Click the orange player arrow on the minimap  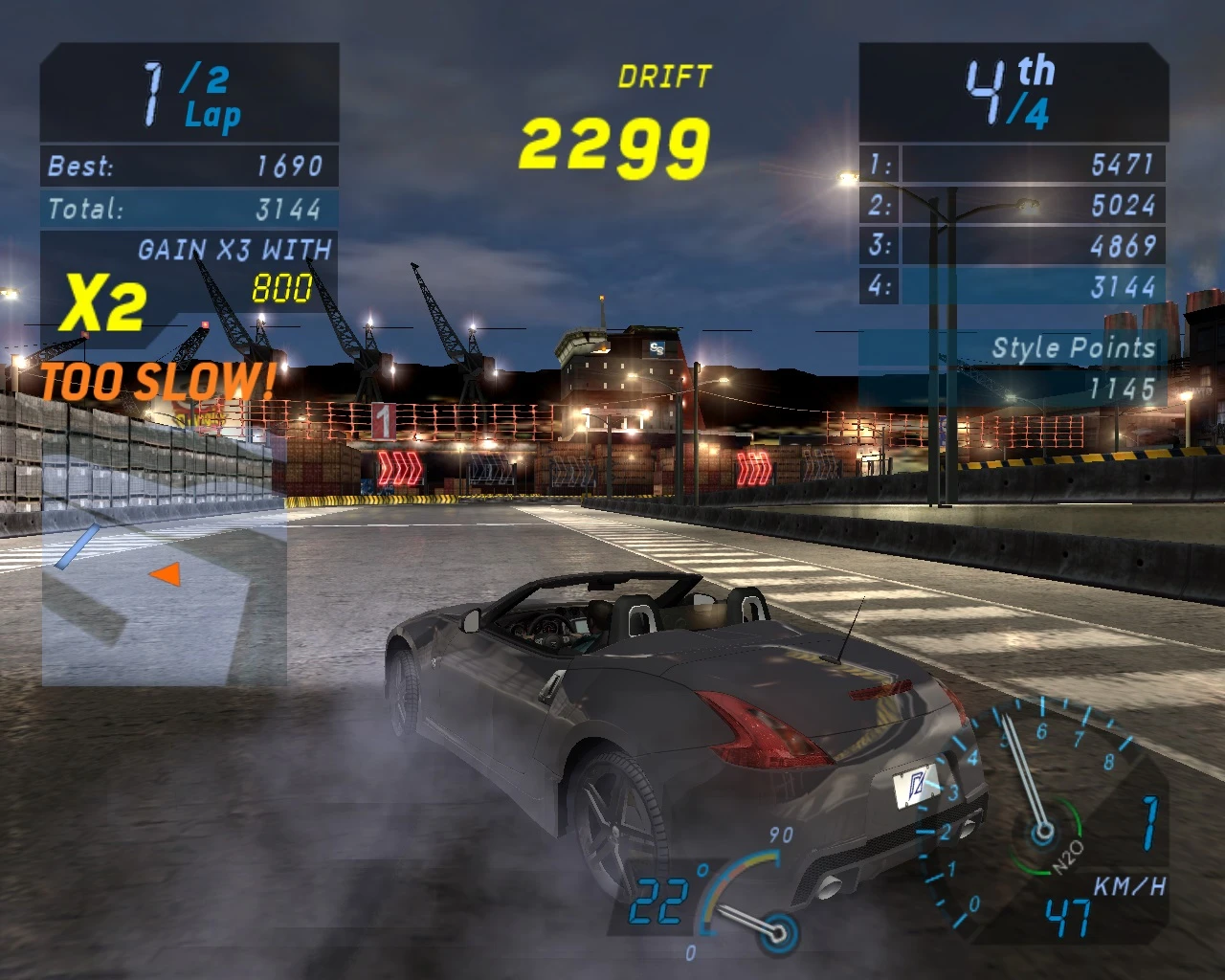[166, 573]
